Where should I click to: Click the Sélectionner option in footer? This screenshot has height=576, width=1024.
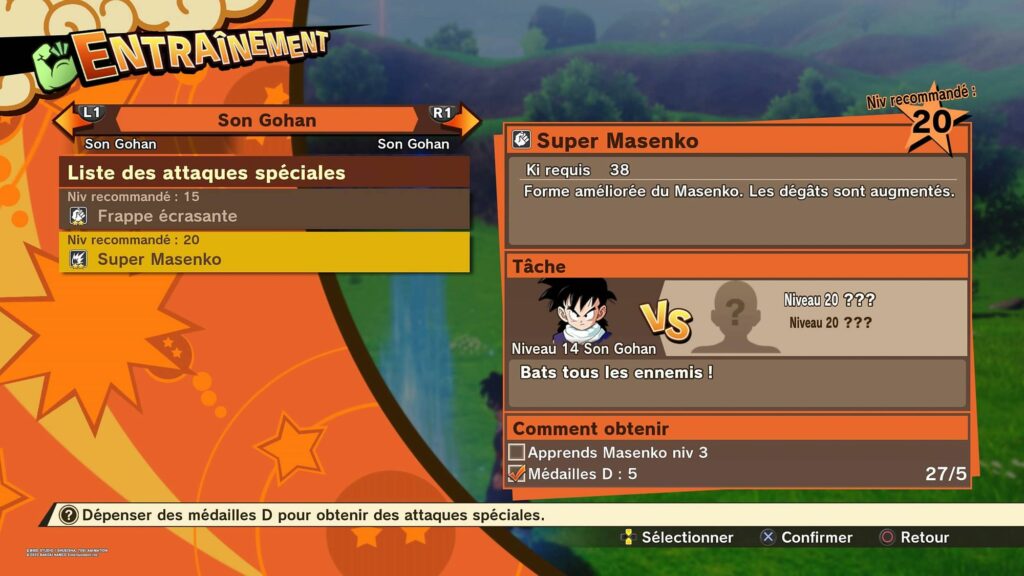coord(676,537)
